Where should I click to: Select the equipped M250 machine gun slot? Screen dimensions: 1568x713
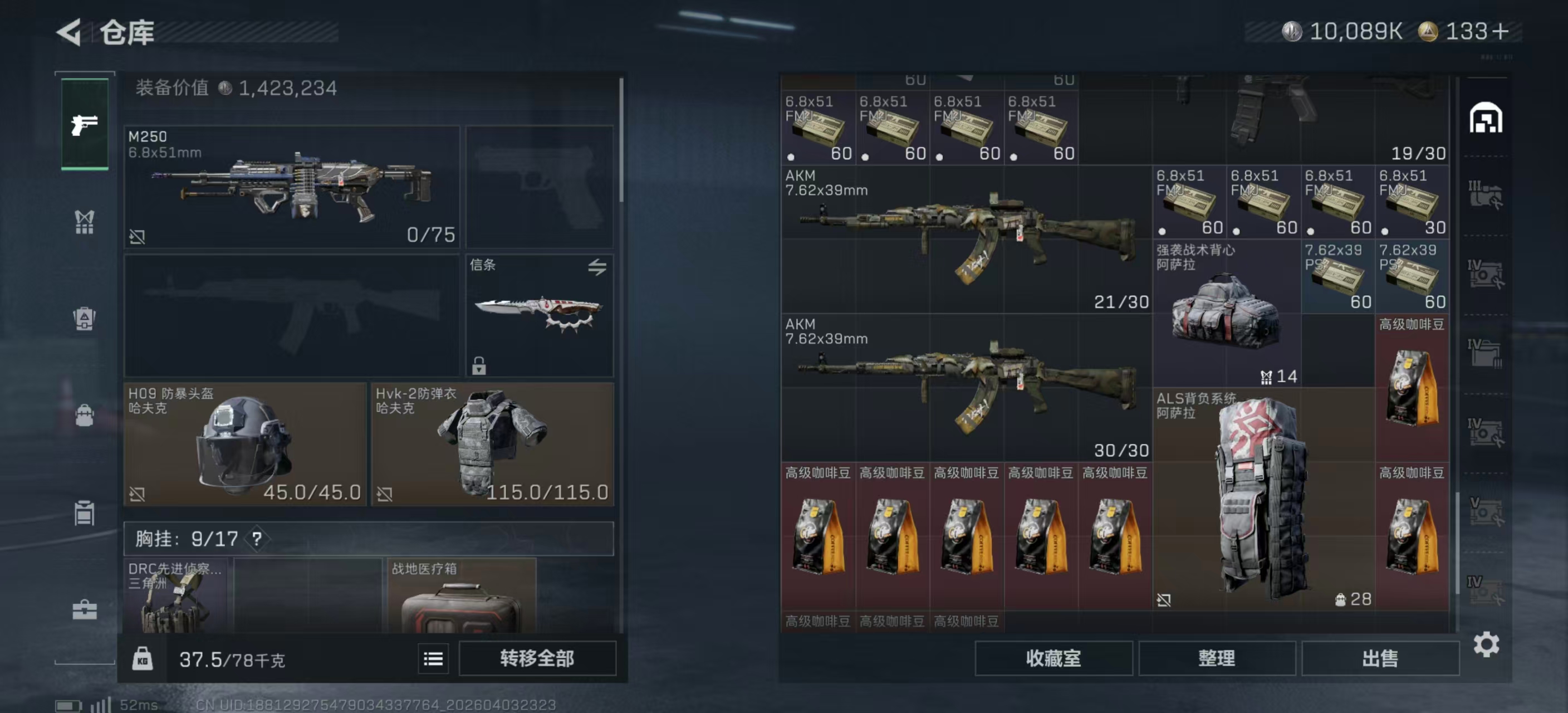click(292, 186)
